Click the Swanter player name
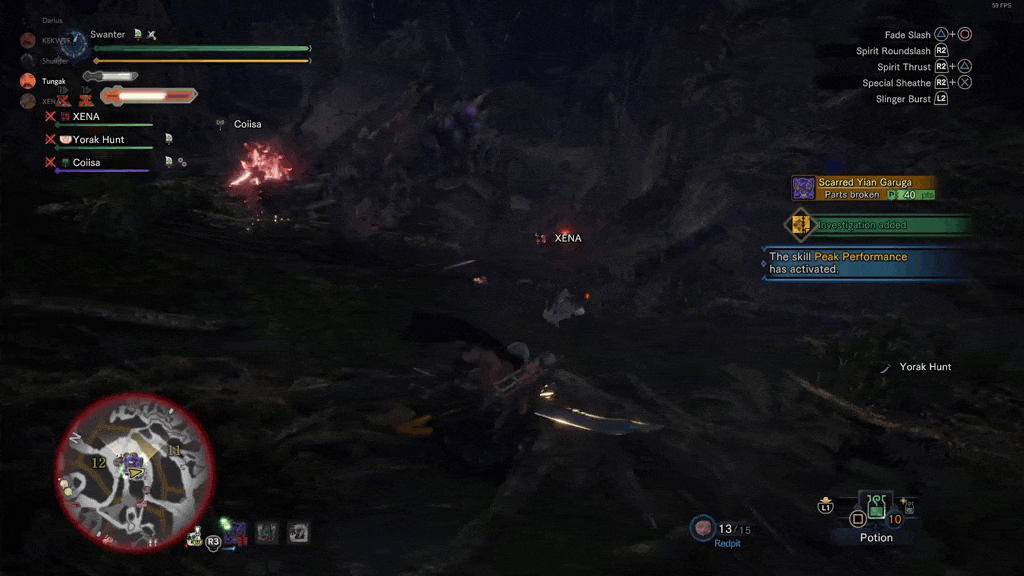This screenshot has width=1024, height=576. pos(108,35)
